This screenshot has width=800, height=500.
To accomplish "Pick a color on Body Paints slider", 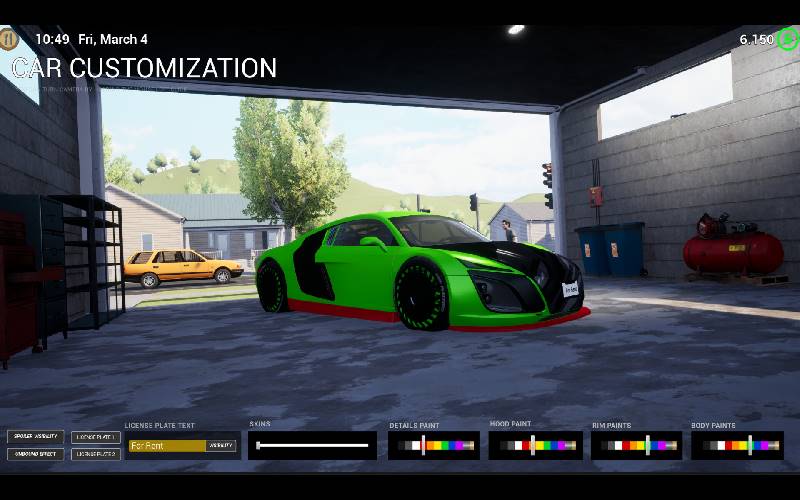I will pyautogui.click(x=737, y=446).
